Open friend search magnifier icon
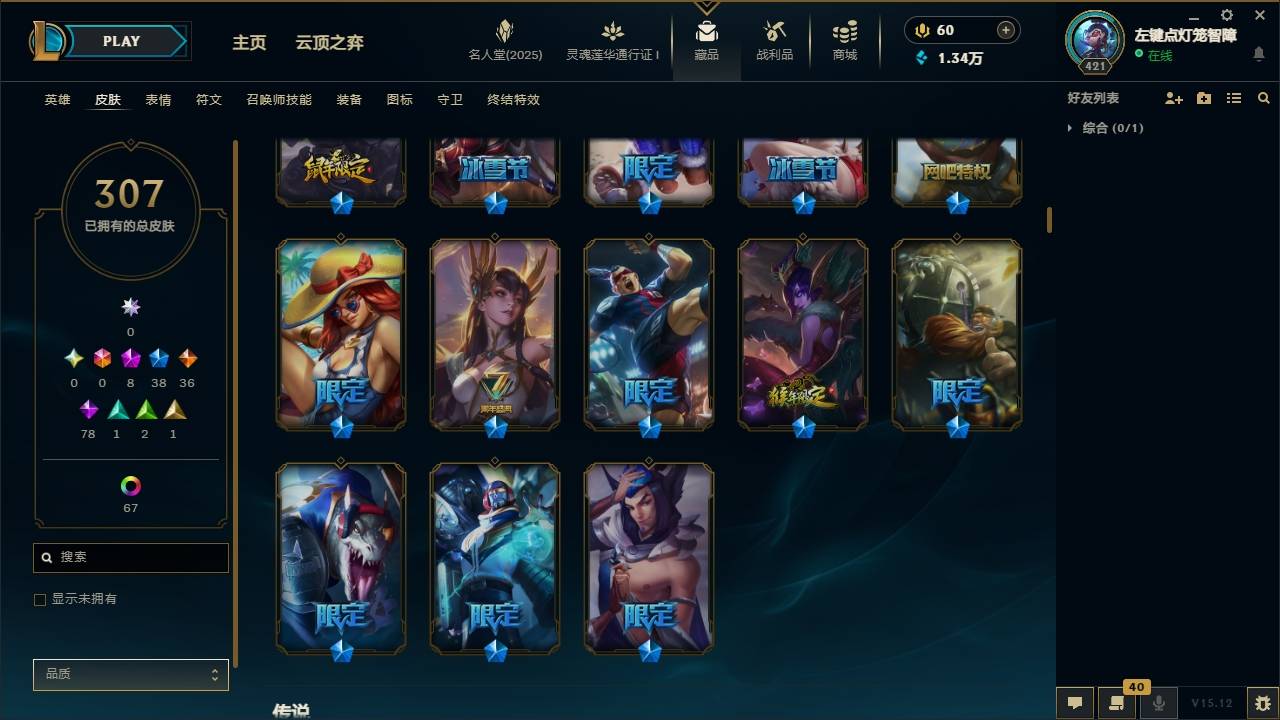Image resolution: width=1280 pixels, height=720 pixels. [1264, 97]
